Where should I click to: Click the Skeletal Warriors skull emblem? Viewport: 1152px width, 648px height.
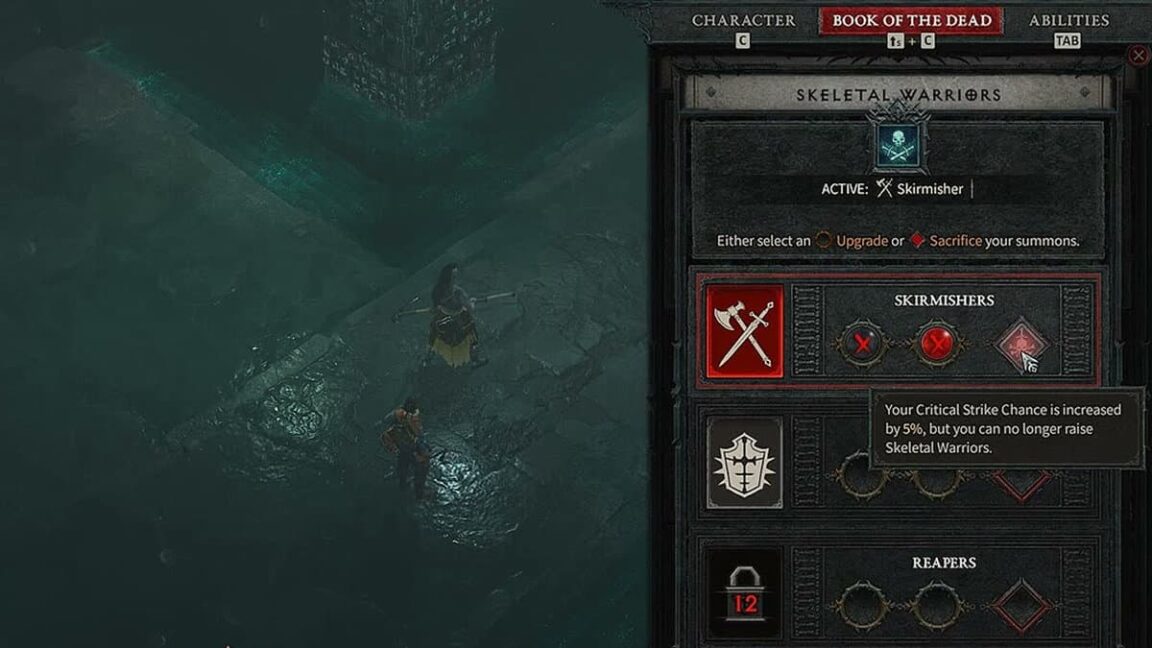tap(898, 145)
